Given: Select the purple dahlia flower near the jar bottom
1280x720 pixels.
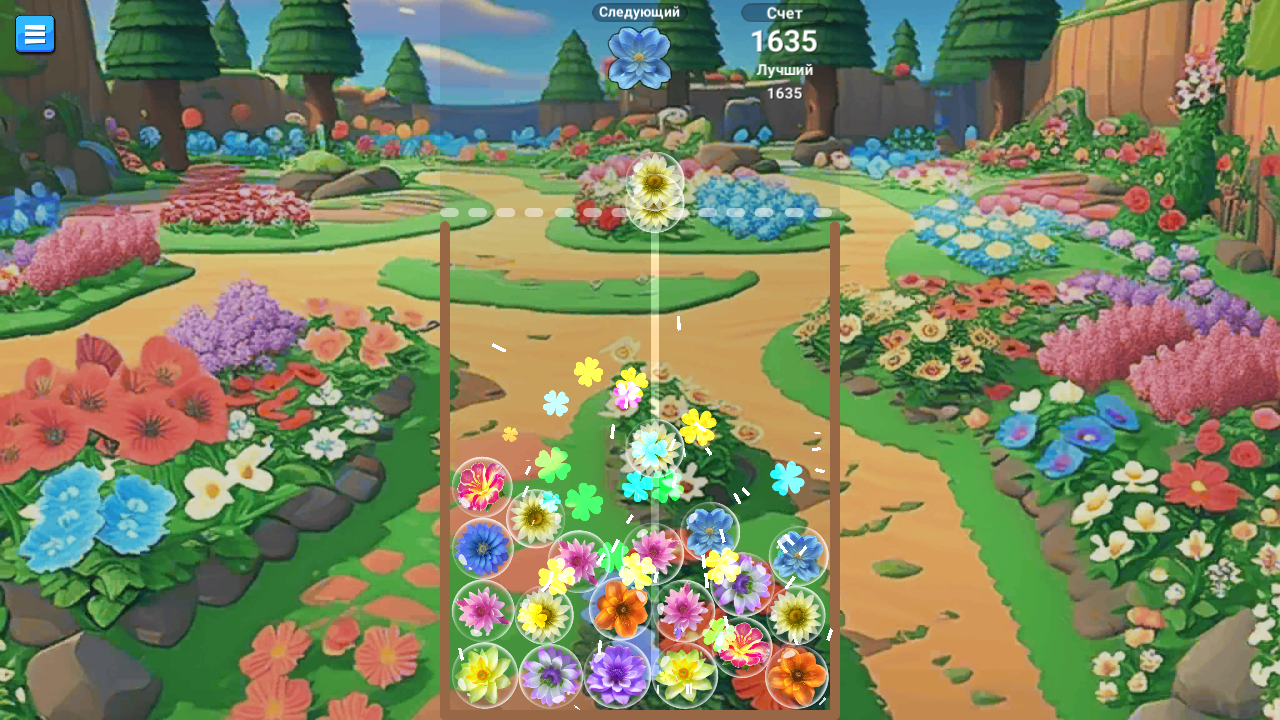Looking at the screenshot, I should tap(617, 673).
